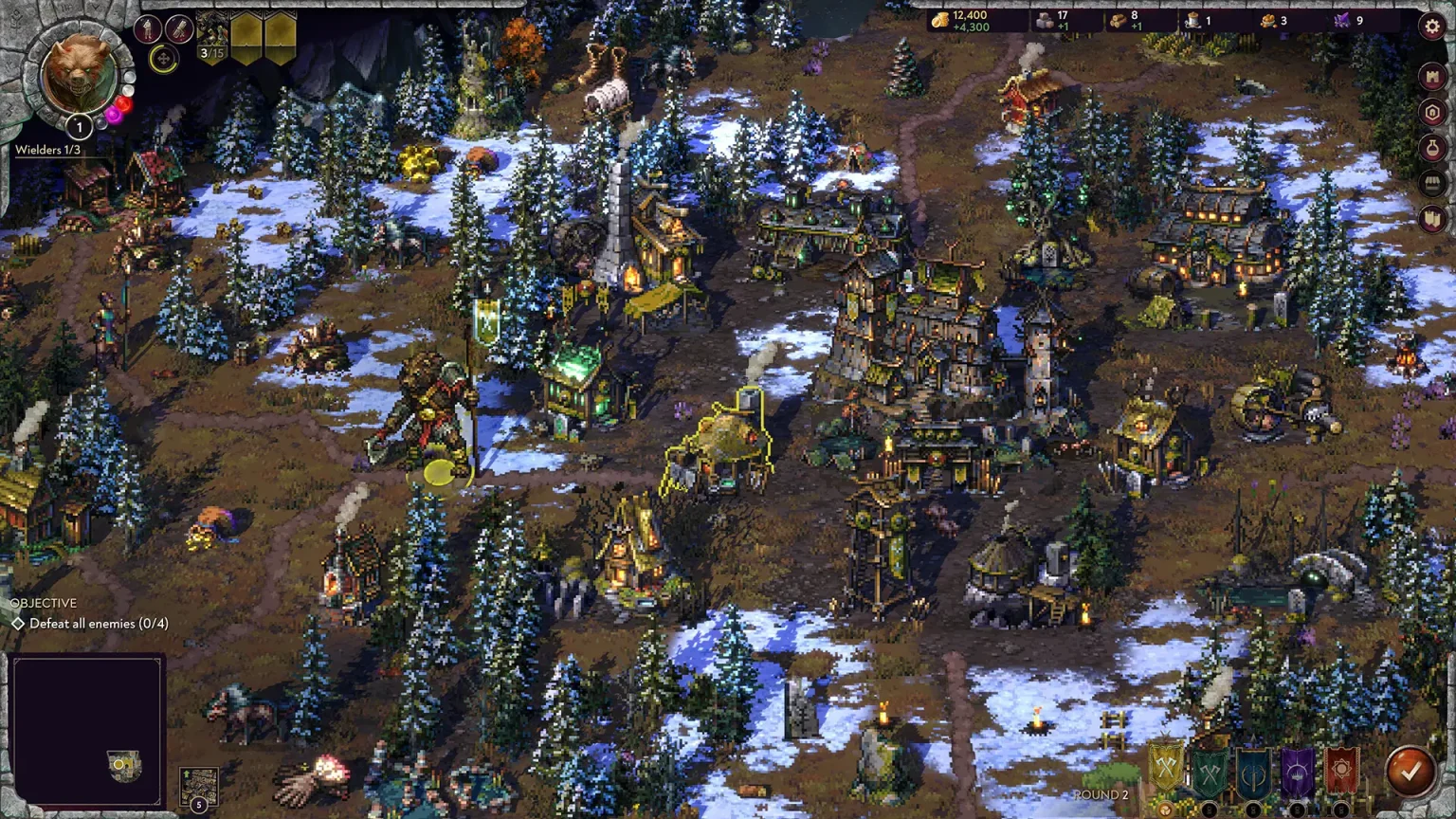The image size is (1456, 819).
Task: Select the bear wielder portrait
Action: point(80,74)
